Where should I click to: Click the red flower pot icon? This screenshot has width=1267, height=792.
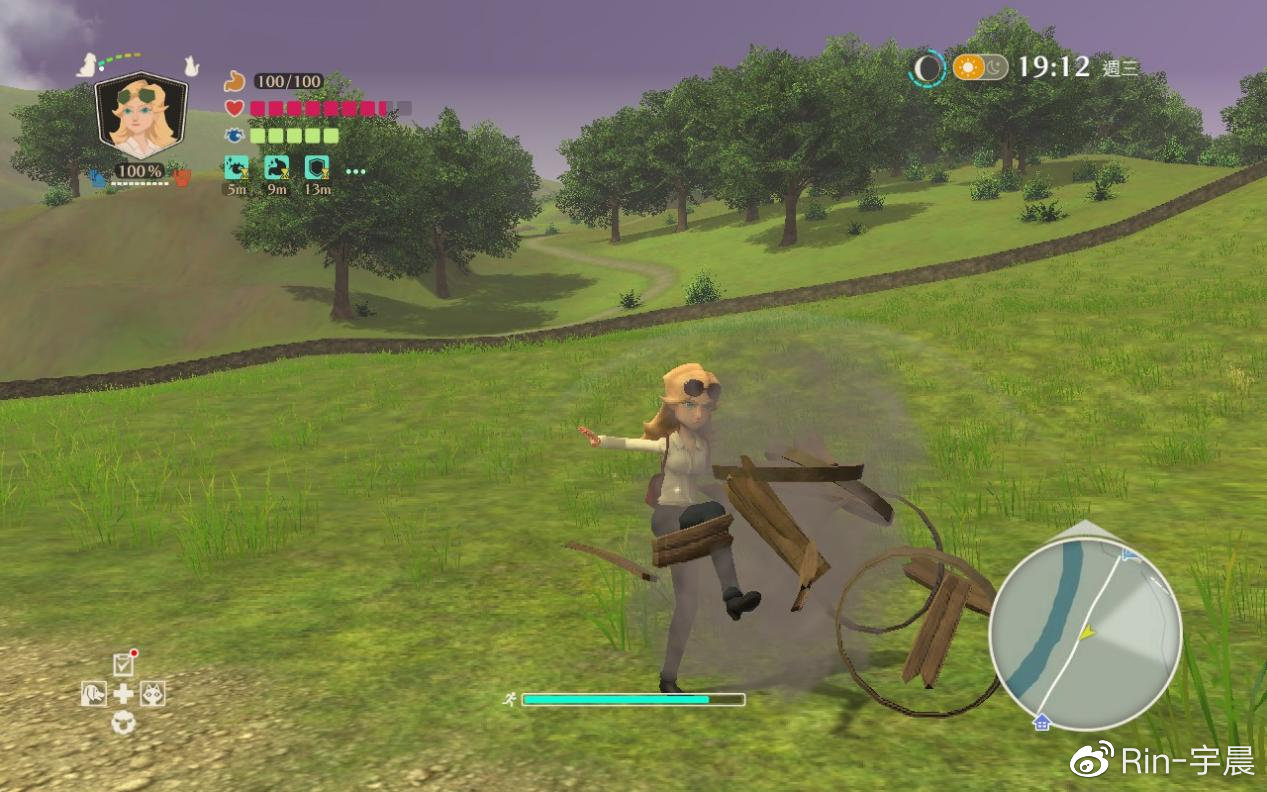182,178
